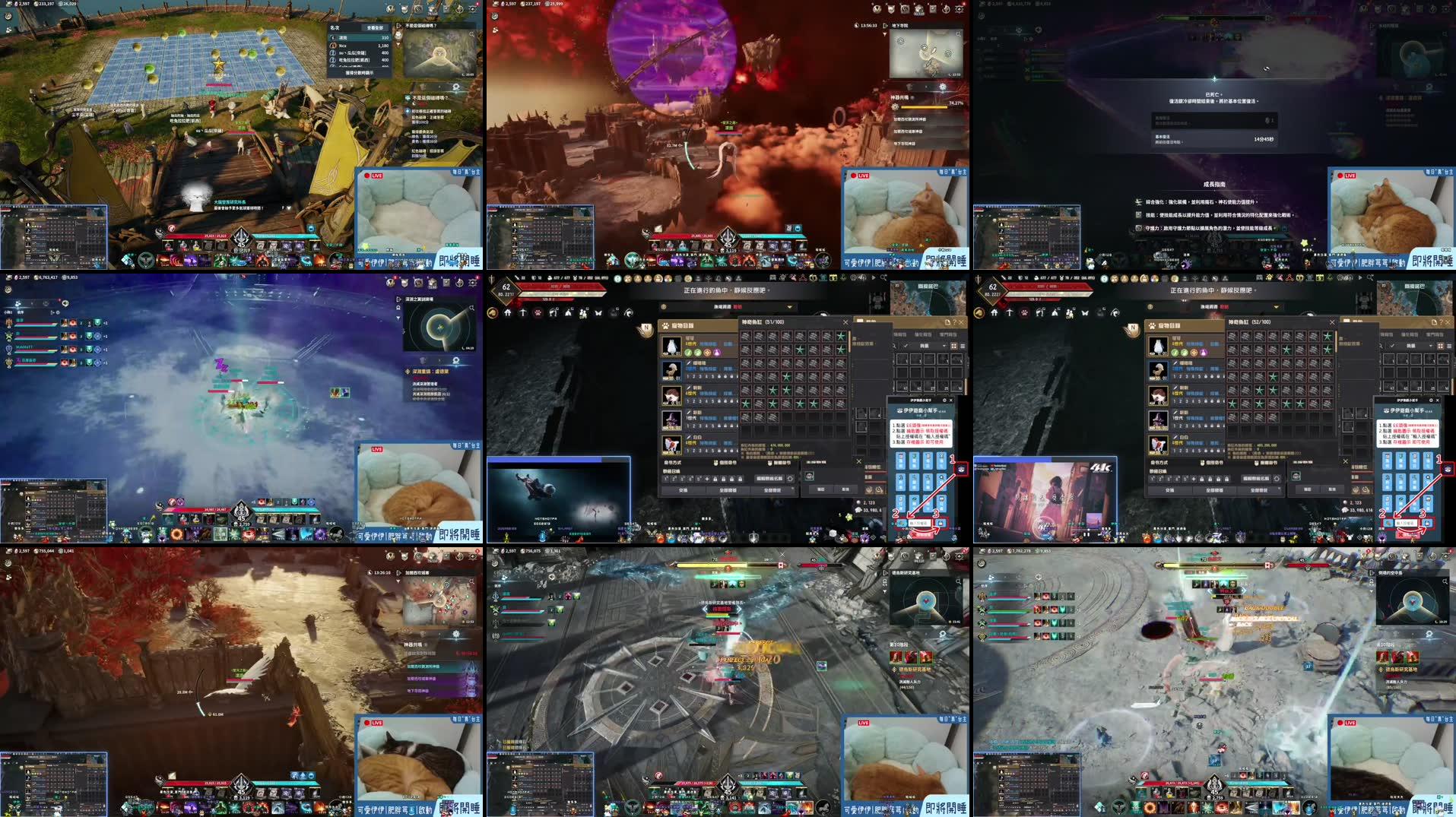
Task: Open the home menu icon on navigation bar
Action: coord(508,312)
